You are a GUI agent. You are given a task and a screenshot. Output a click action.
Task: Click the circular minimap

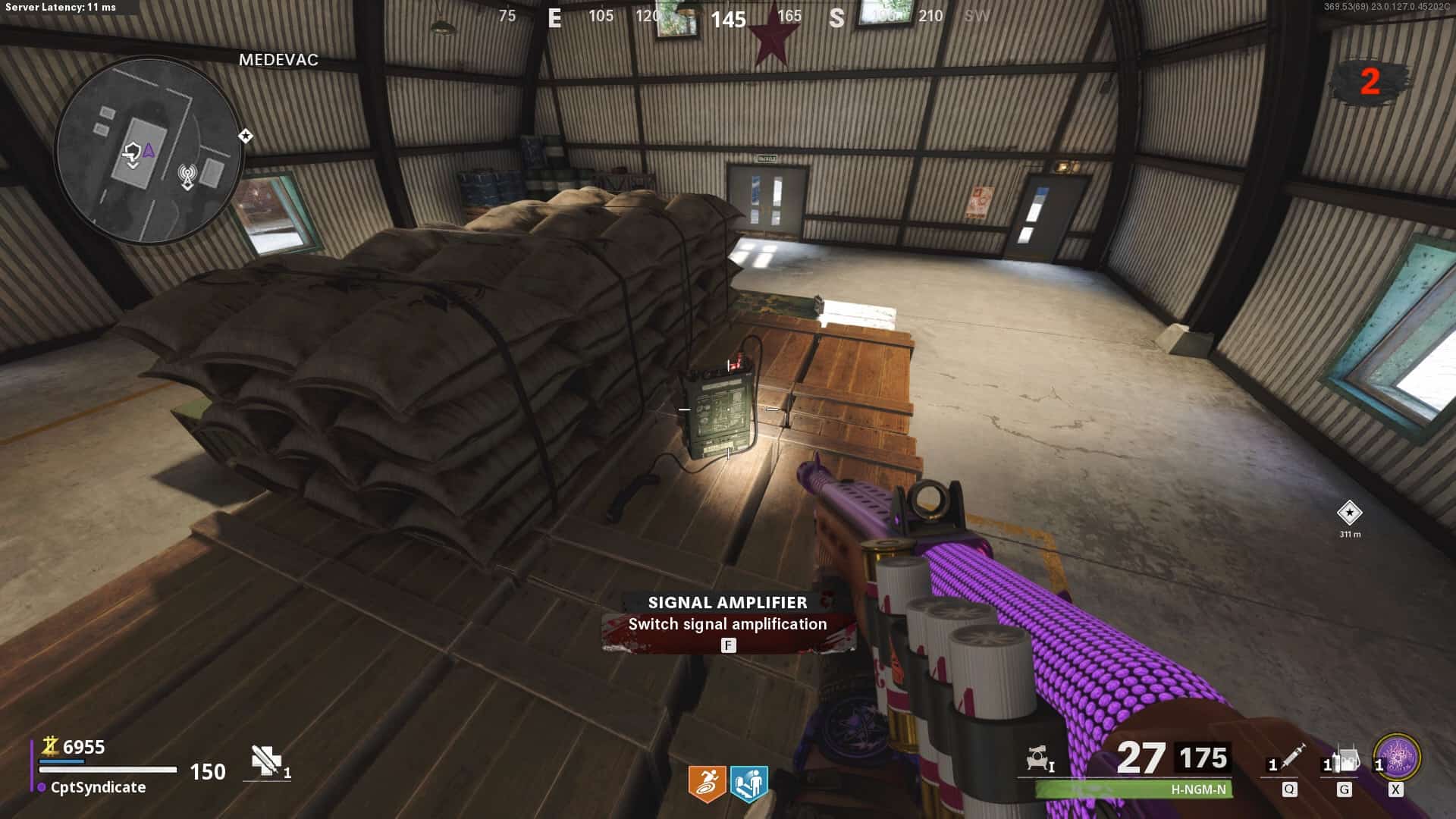pyautogui.click(x=149, y=151)
